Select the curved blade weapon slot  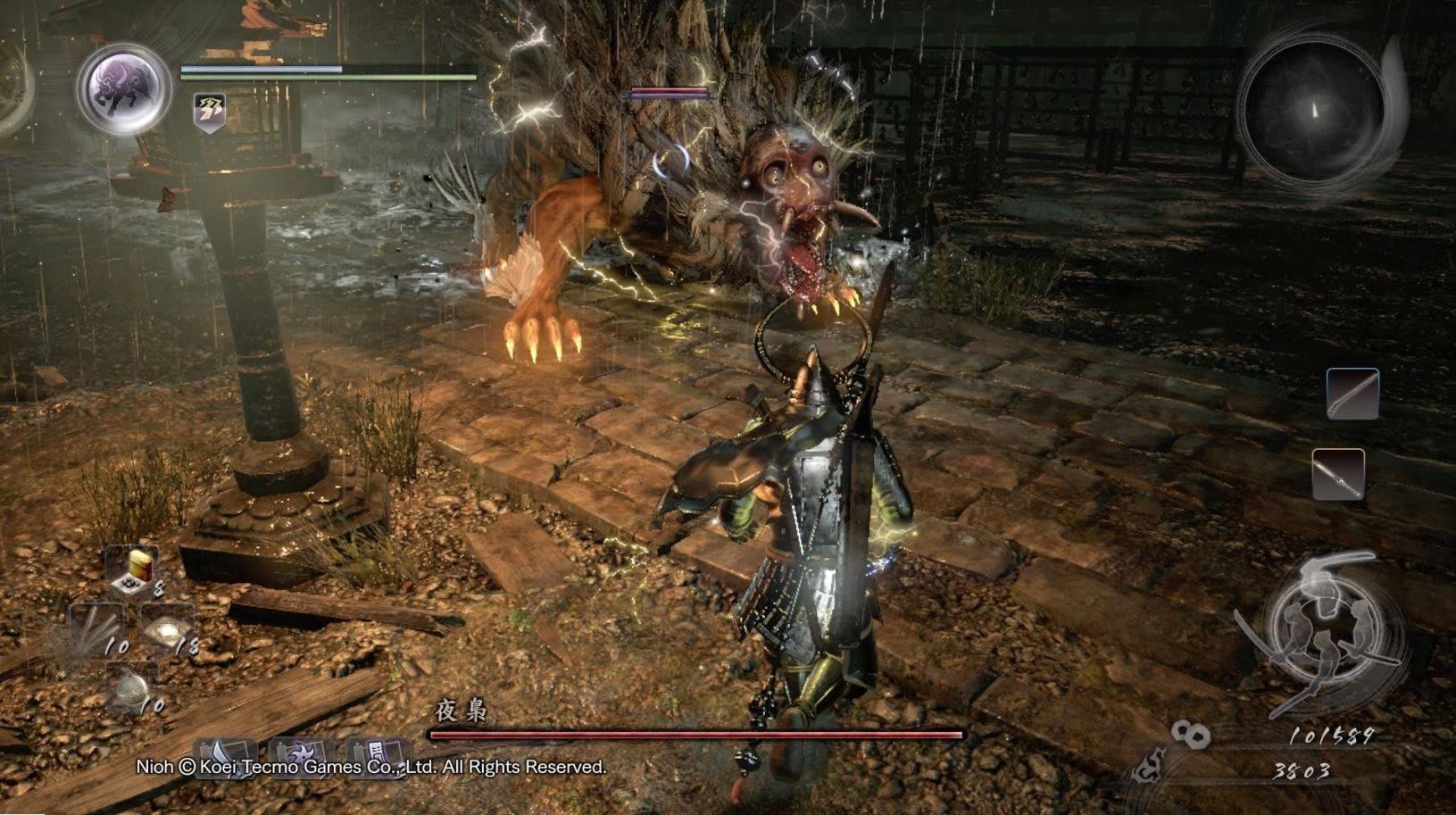click(x=1352, y=394)
